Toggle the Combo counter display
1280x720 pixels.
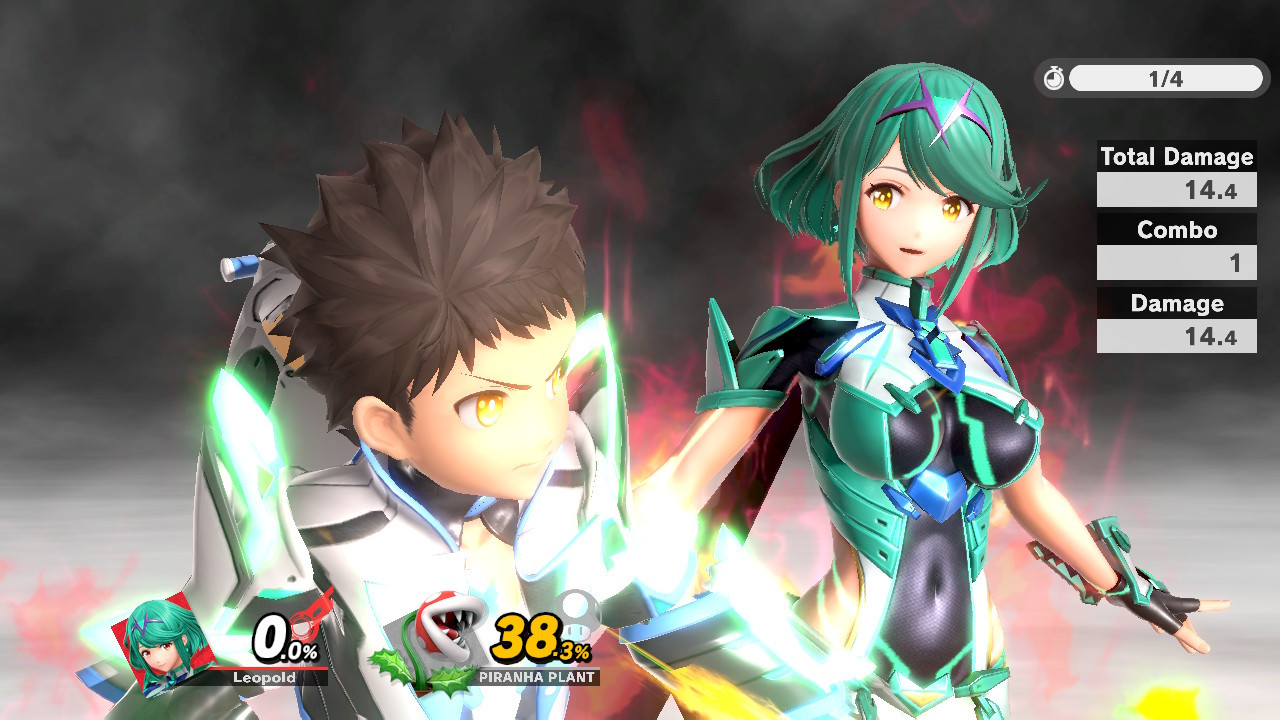pos(1176,230)
